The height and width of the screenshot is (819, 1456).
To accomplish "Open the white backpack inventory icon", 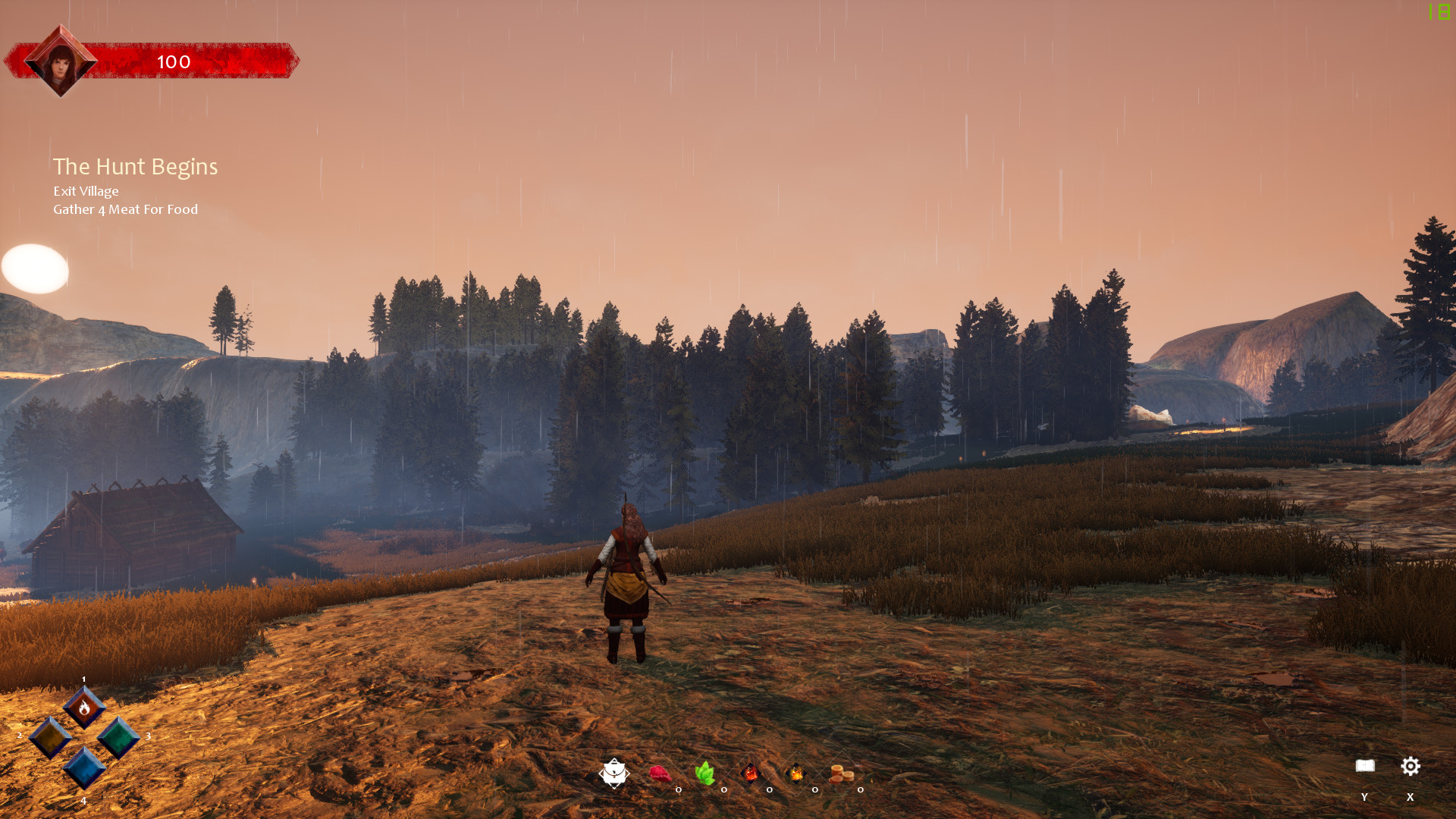I will [613, 773].
